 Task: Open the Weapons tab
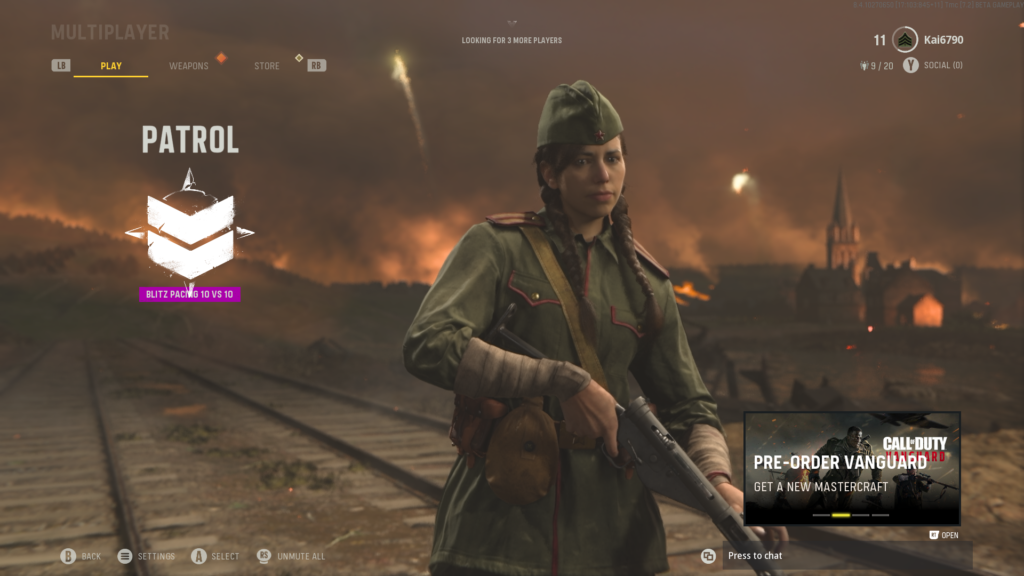[188, 66]
